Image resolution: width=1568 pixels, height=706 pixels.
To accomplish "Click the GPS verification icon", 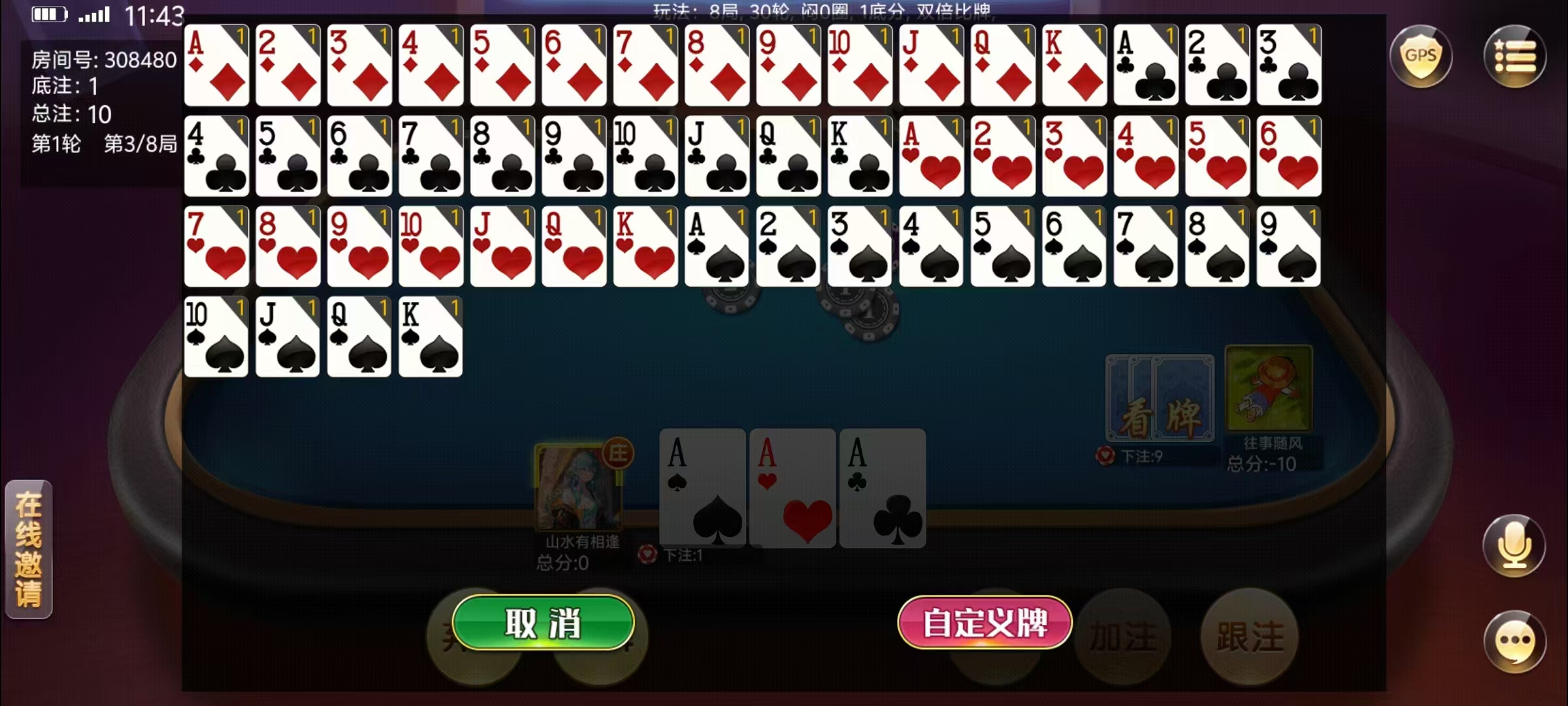I will (x=1422, y=56).
